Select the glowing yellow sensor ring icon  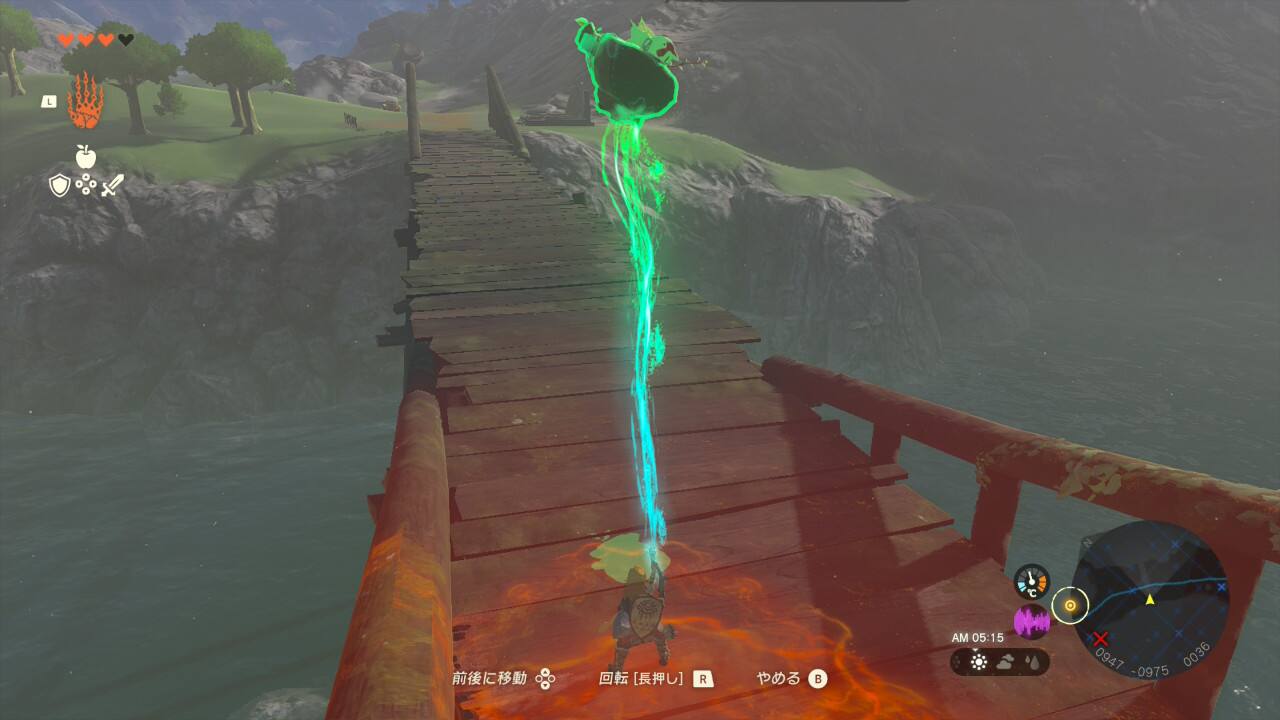pyautogui.click(x=1070, y=605)
